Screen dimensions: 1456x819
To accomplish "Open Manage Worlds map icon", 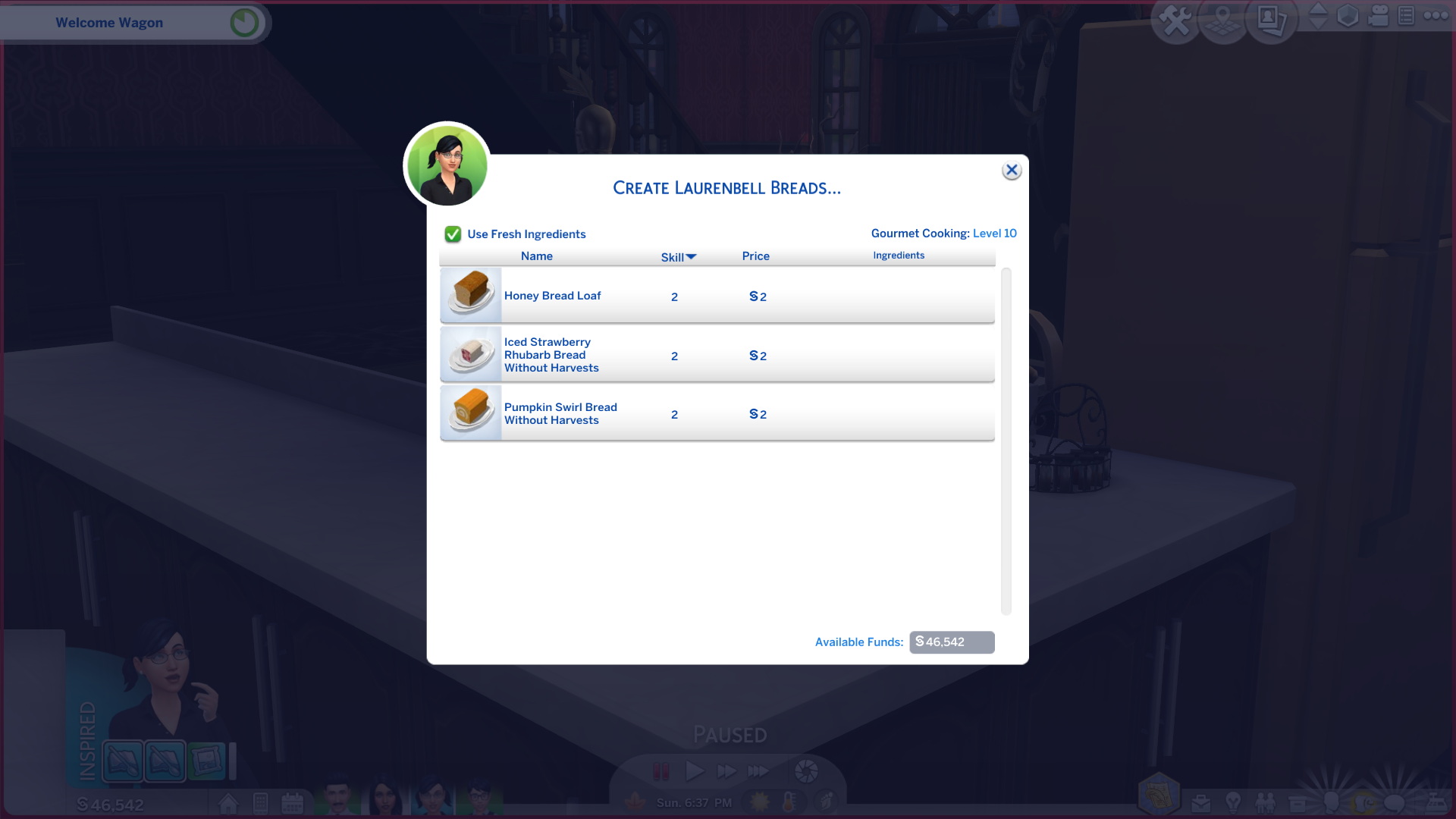I will click(1223, 18).
